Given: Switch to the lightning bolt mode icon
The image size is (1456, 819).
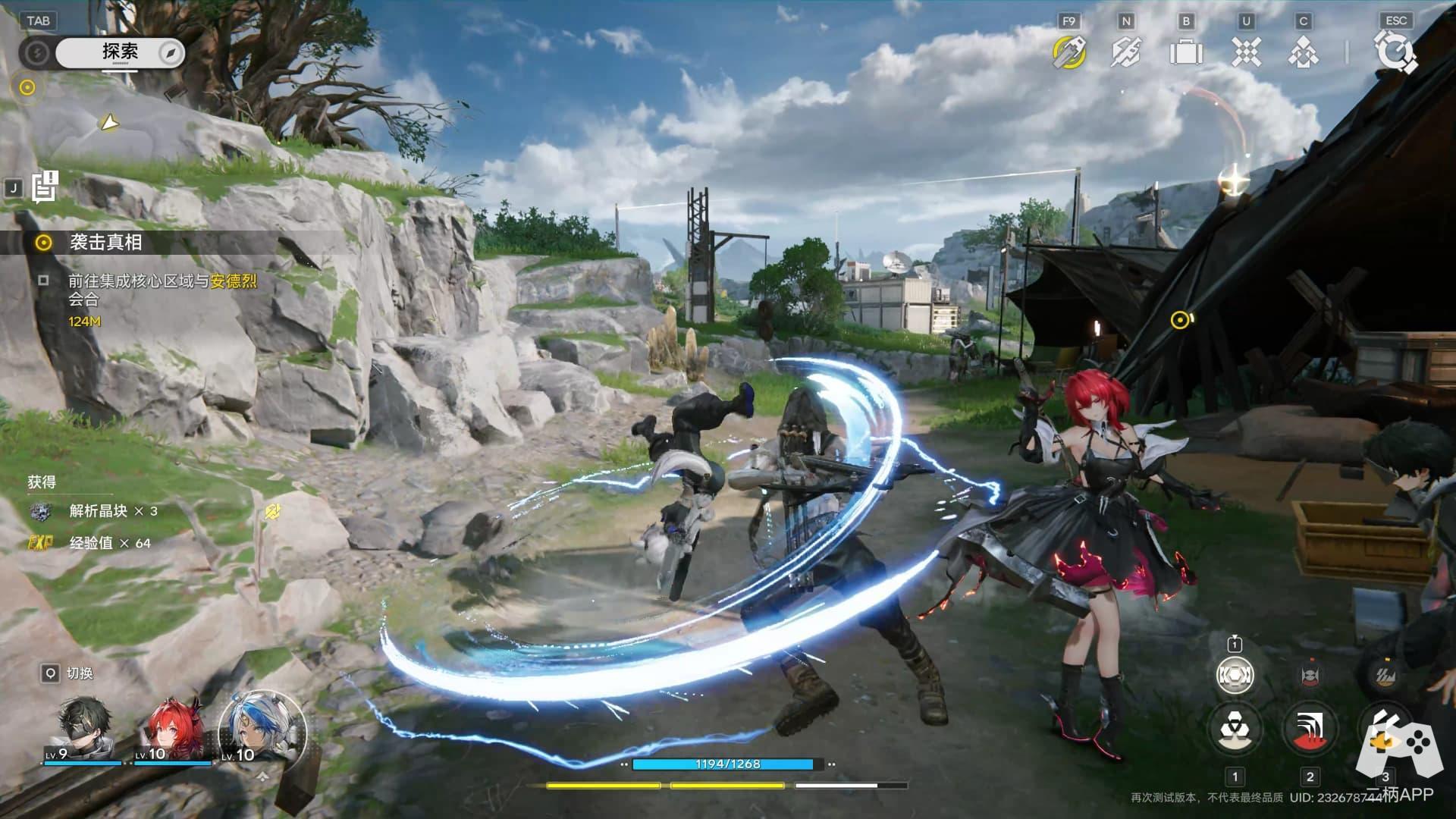Looking at the screenshot, I should point(36,52).
